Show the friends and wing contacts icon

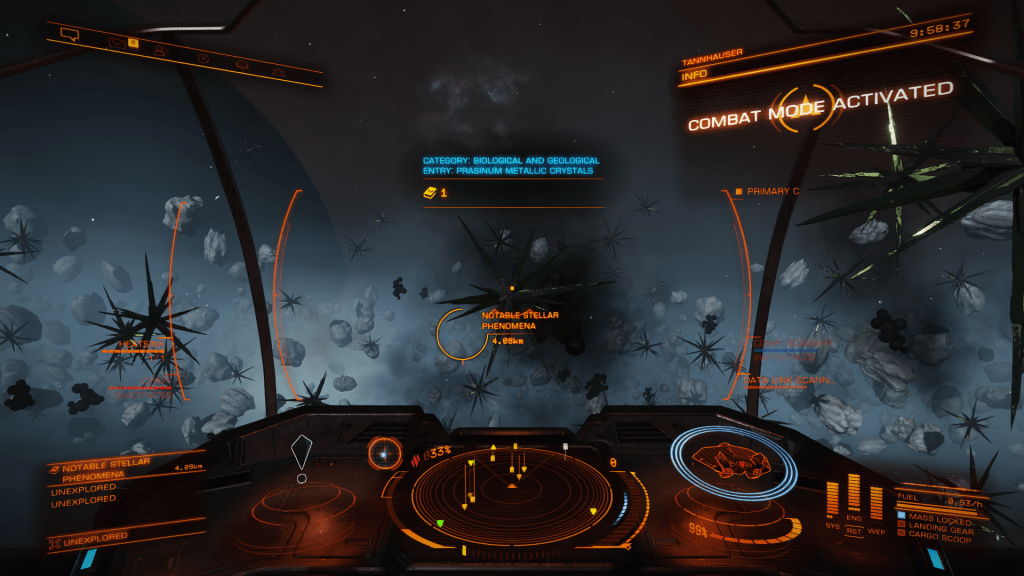pos(160,50)
